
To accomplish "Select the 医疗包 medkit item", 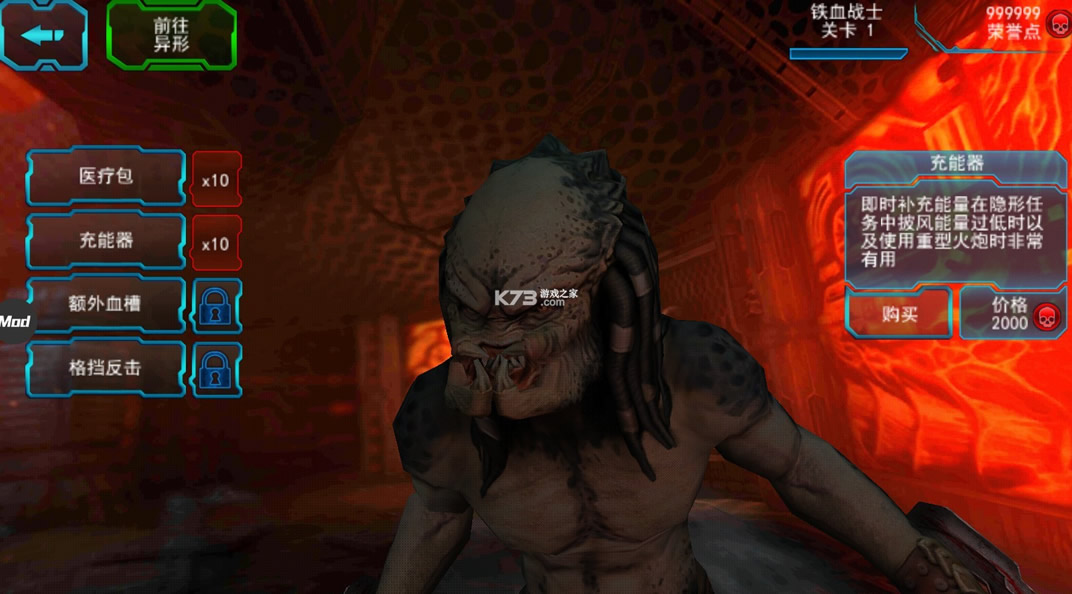I will click(x=106, y=177).
